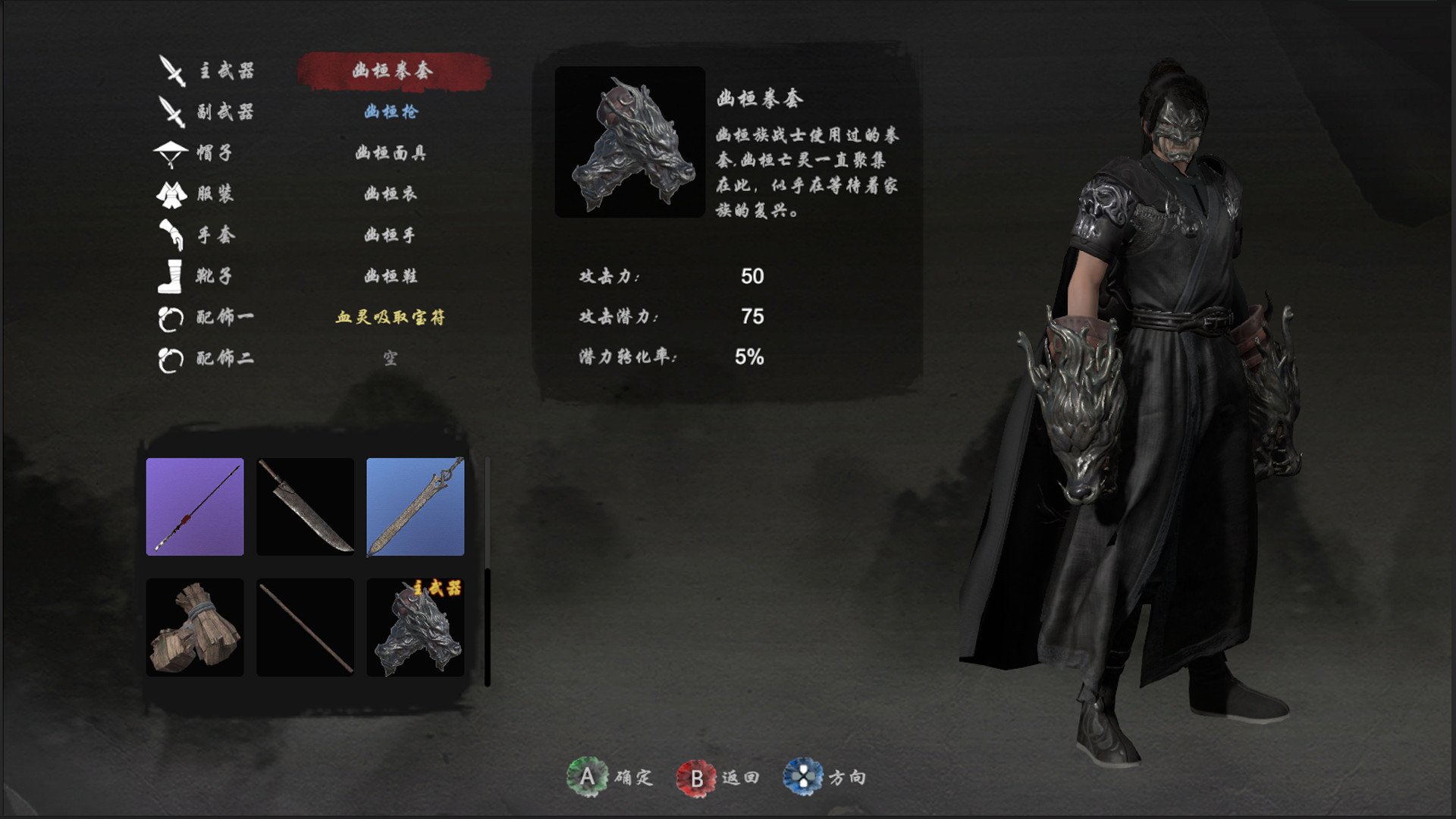Select the wooden gauntlets item

[195, 627]
